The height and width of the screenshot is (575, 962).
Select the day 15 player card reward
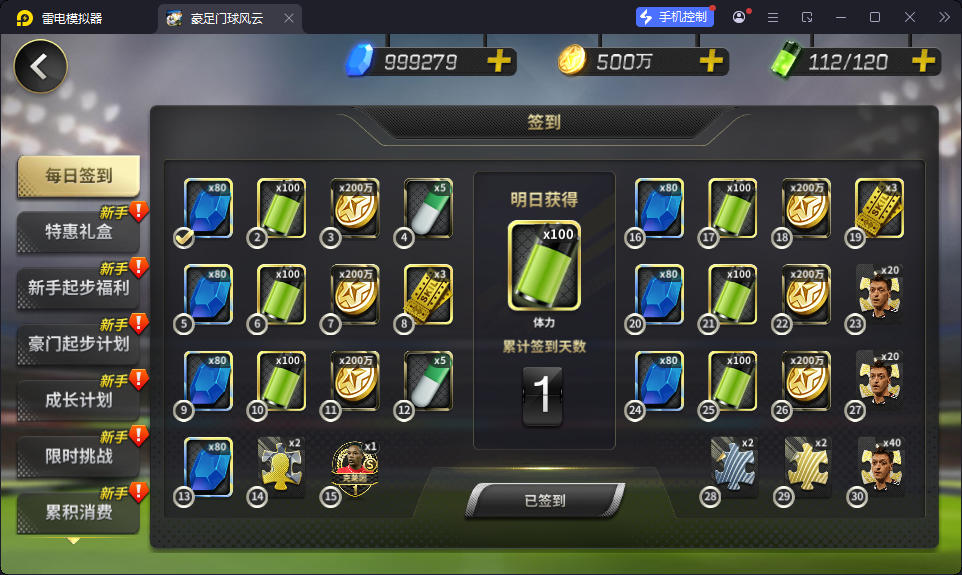[356, 467]
